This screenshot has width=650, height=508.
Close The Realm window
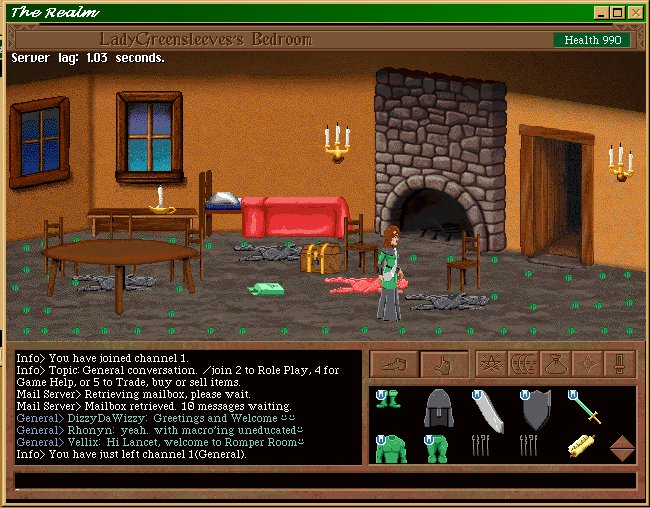637,13
